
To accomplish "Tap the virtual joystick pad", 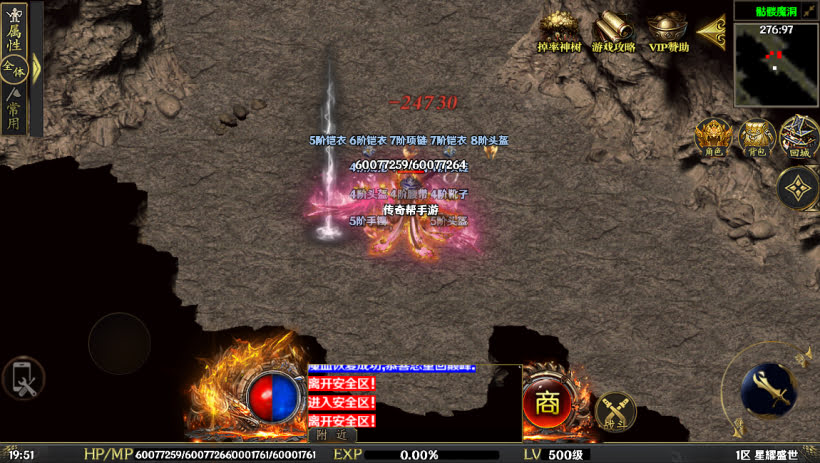I will pos(119,343).
